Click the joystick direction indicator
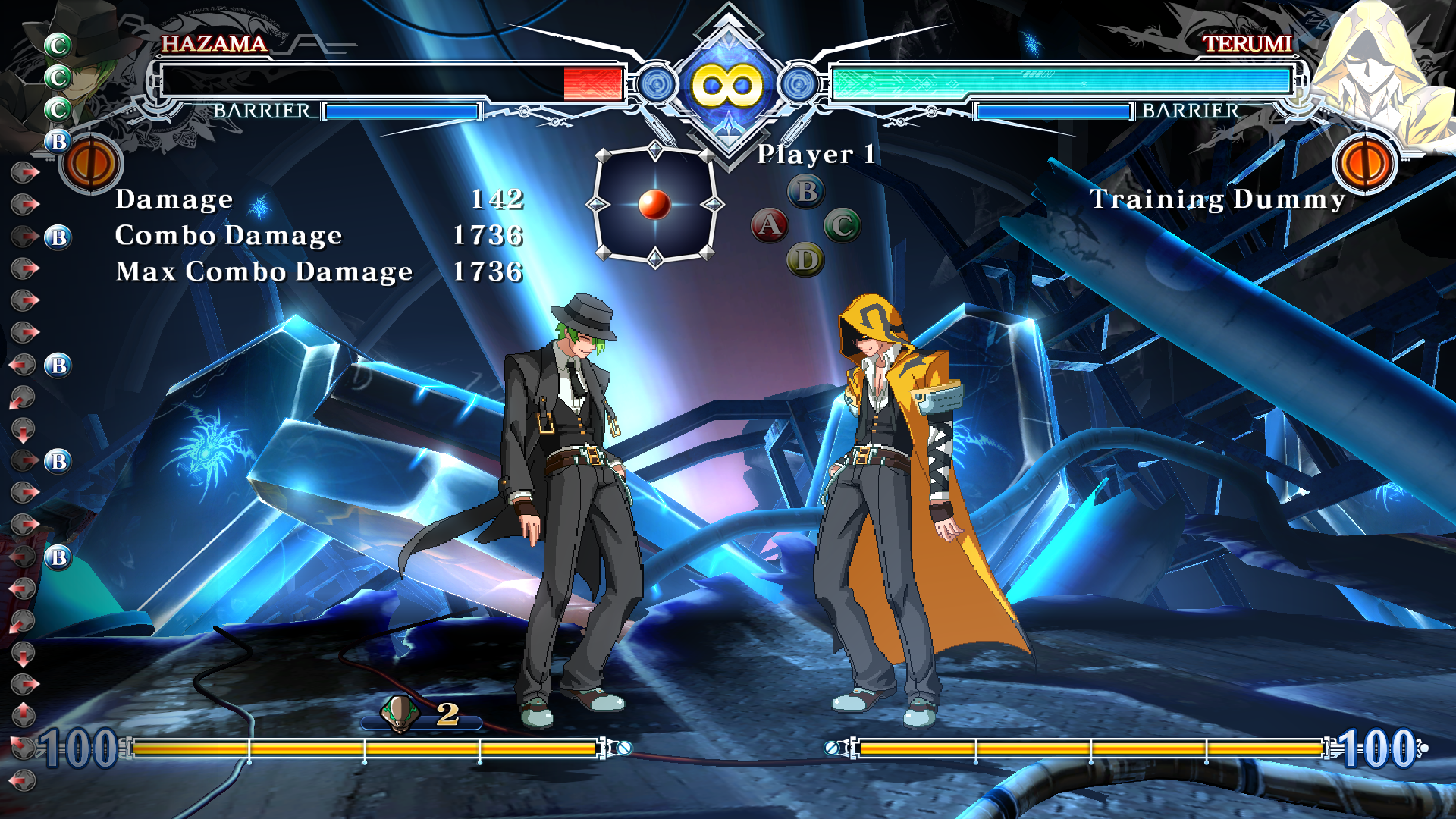This screenshot has height=819, width=1456. pyautogui.click(x=655, y=205)
